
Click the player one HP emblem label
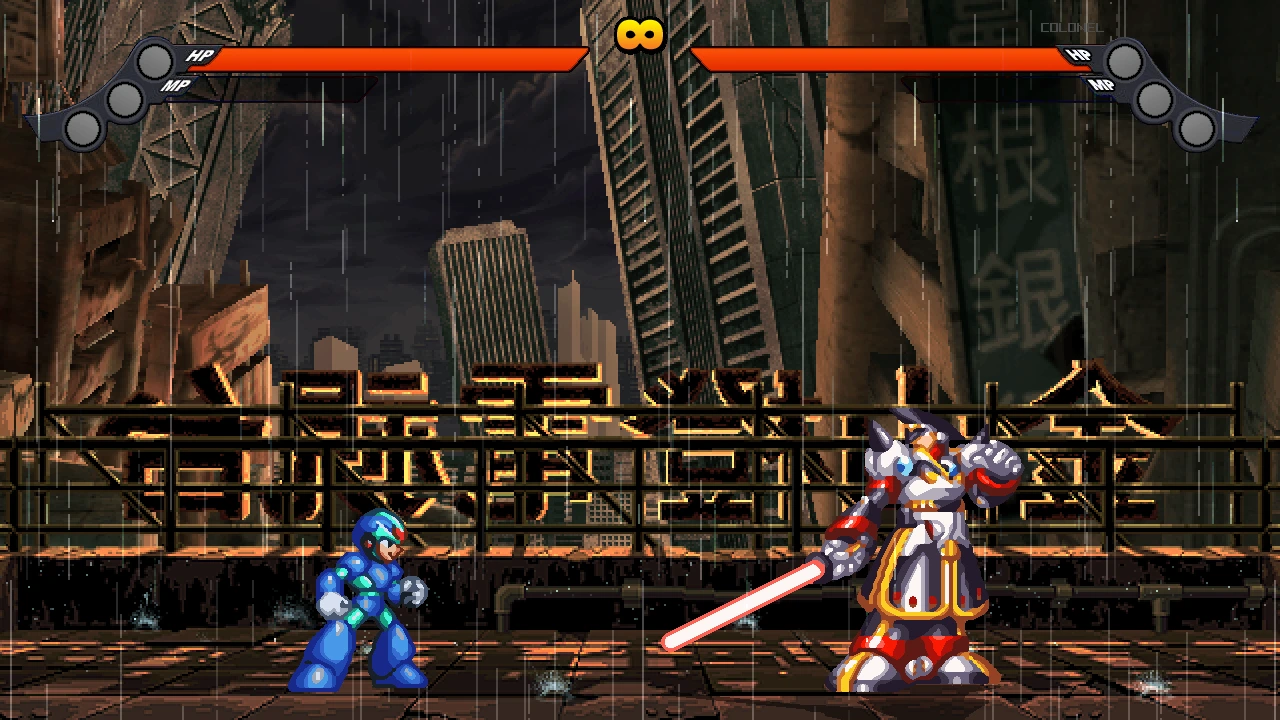199,56
